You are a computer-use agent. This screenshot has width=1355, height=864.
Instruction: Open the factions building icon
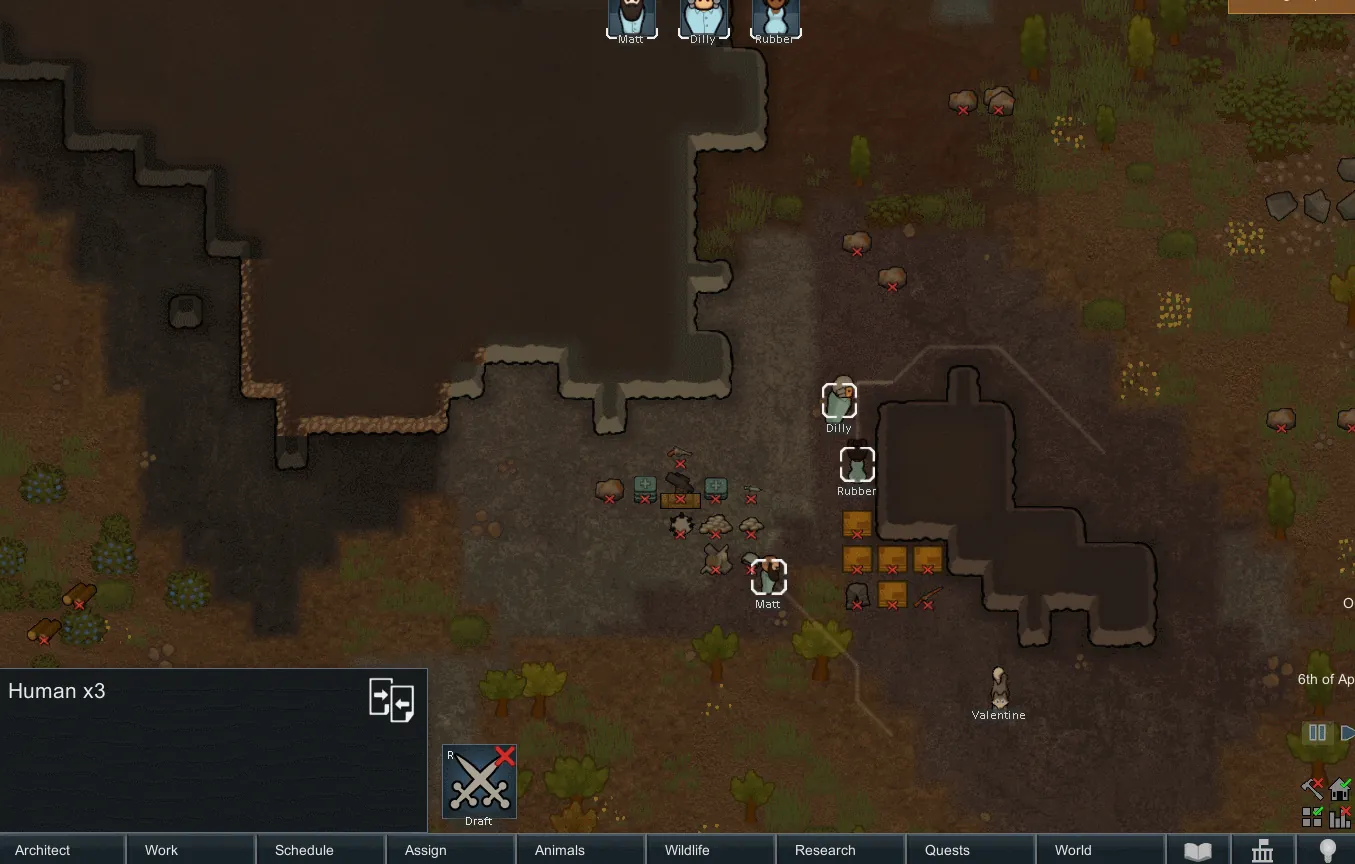tap(1263, 851)
